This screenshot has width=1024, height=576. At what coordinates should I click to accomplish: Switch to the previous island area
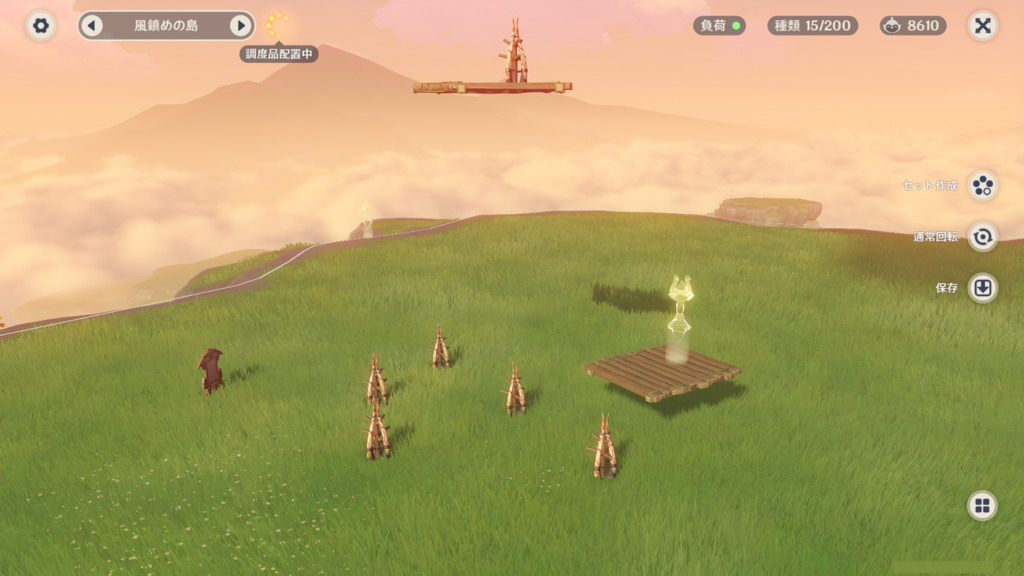point(92,26)
